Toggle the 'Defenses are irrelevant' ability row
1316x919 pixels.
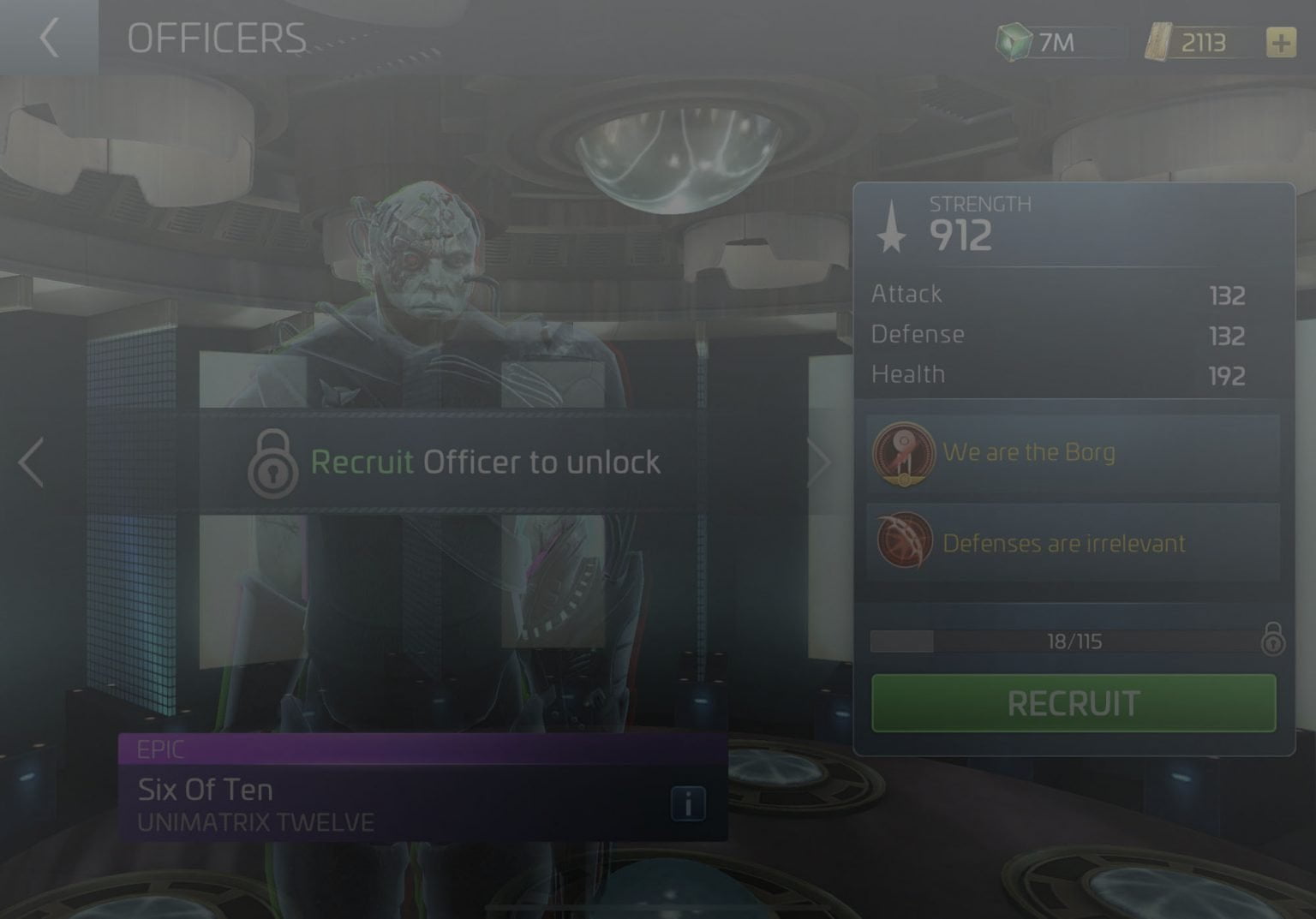click(x=1071, y=543)
